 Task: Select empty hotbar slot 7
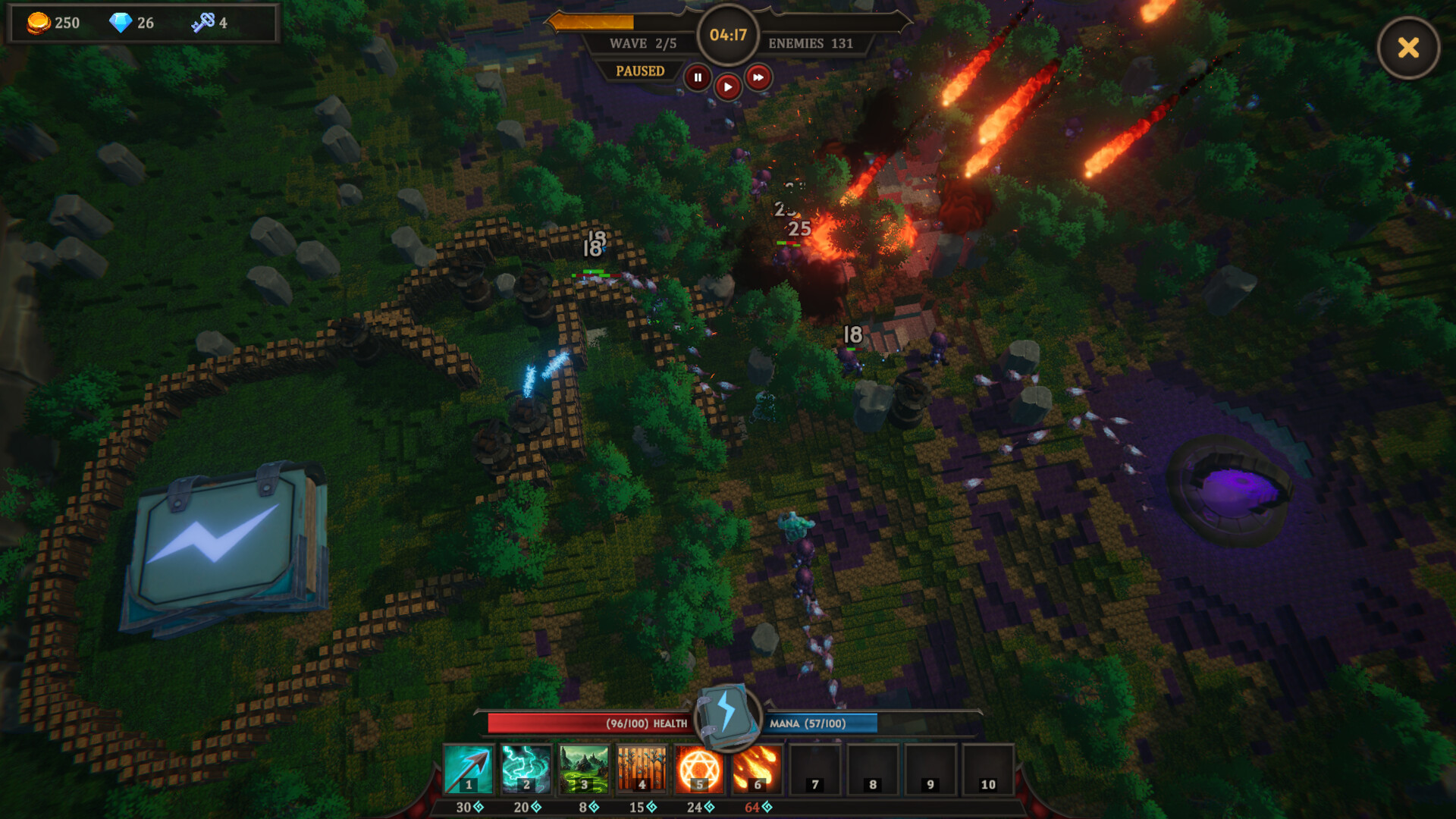(816, 768)
